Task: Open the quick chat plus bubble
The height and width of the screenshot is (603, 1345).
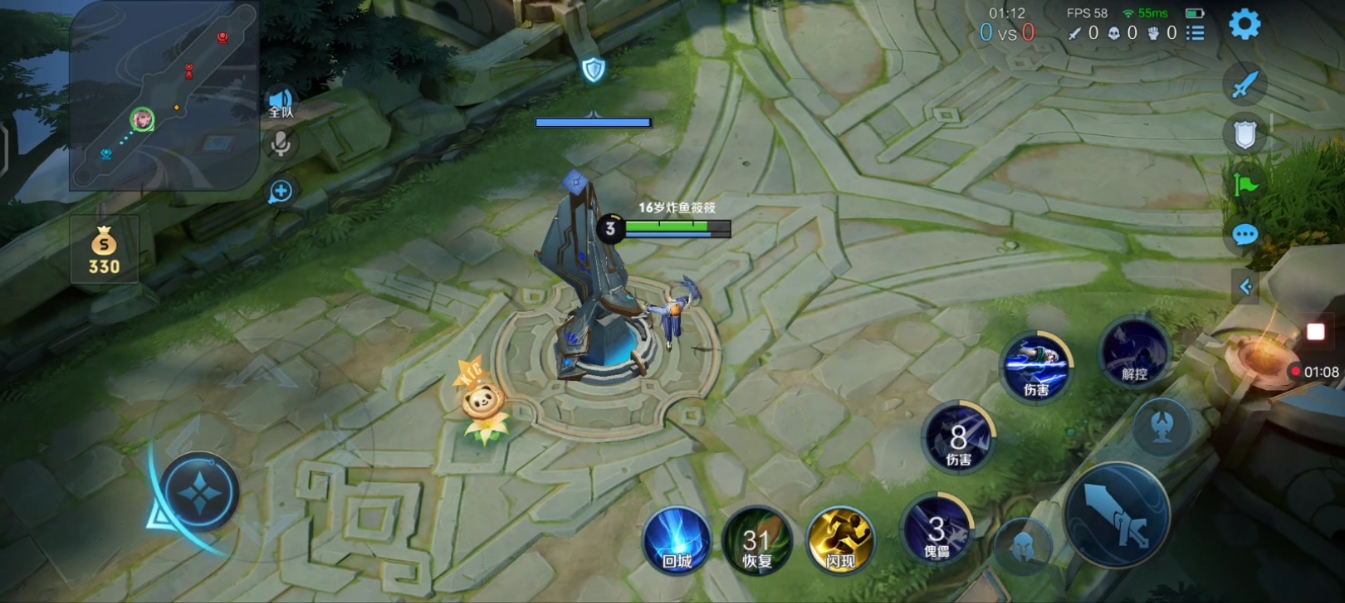Action: point(280,192)
